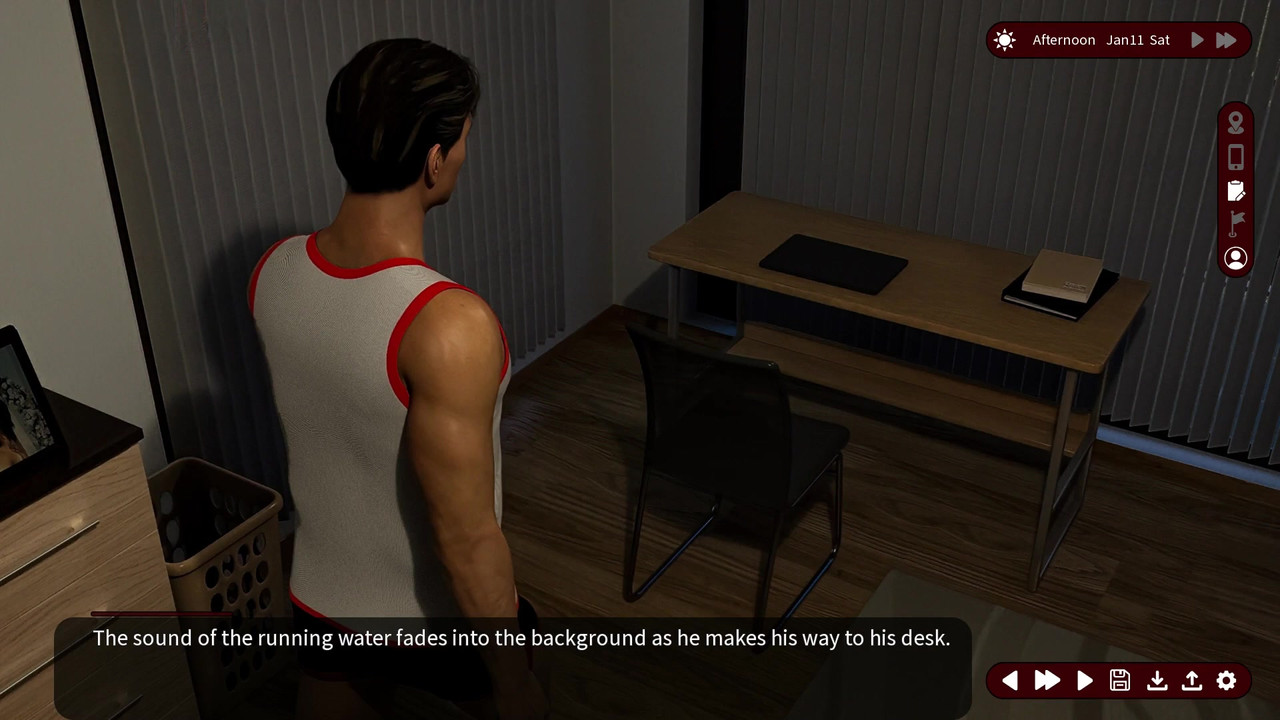Viewport: 1280px width, 720px height.
Task: Skip time with the double arrow beside the date
Action: coord(1226,40)
